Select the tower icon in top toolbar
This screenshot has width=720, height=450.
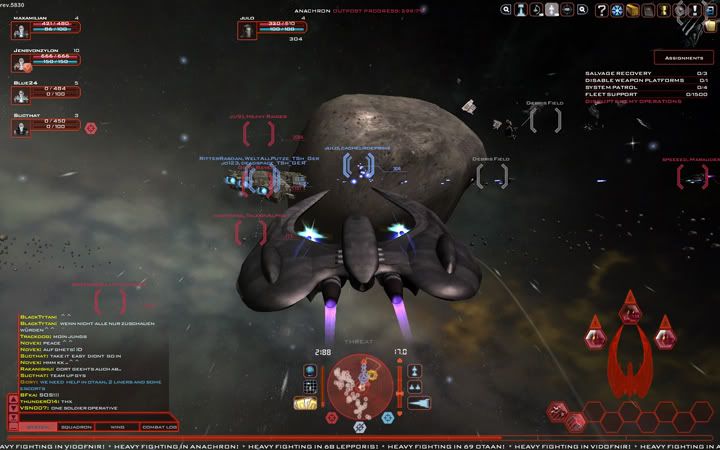[x=520, y=11]
